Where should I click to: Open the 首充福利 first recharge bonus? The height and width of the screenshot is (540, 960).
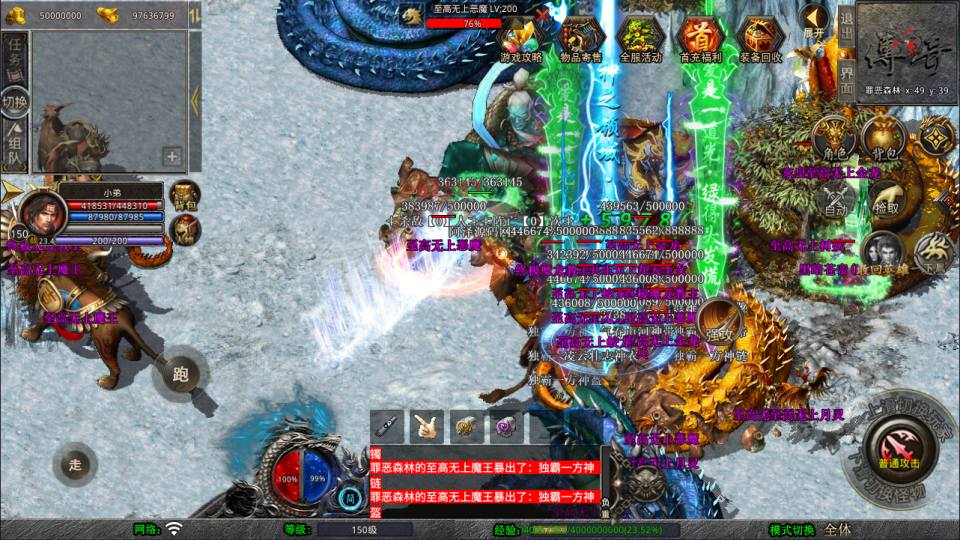(700, 36)
